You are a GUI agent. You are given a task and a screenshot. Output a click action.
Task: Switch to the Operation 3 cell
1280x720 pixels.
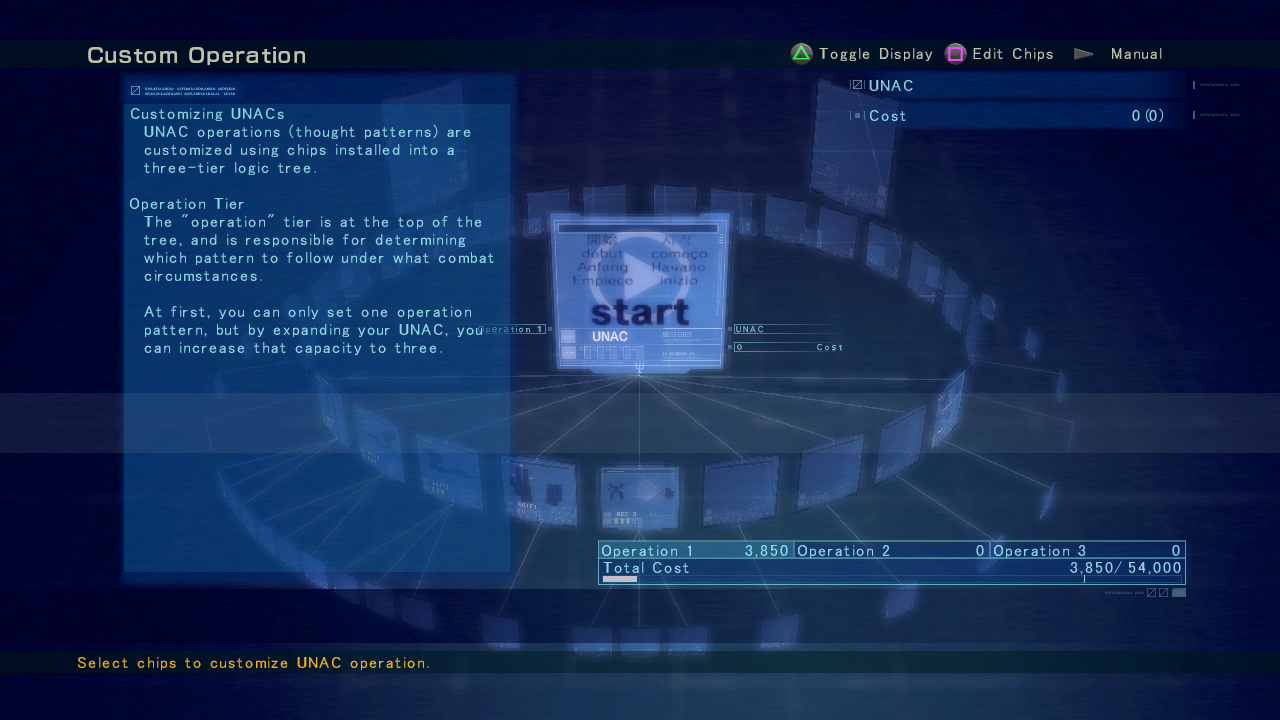point(1087,551)
